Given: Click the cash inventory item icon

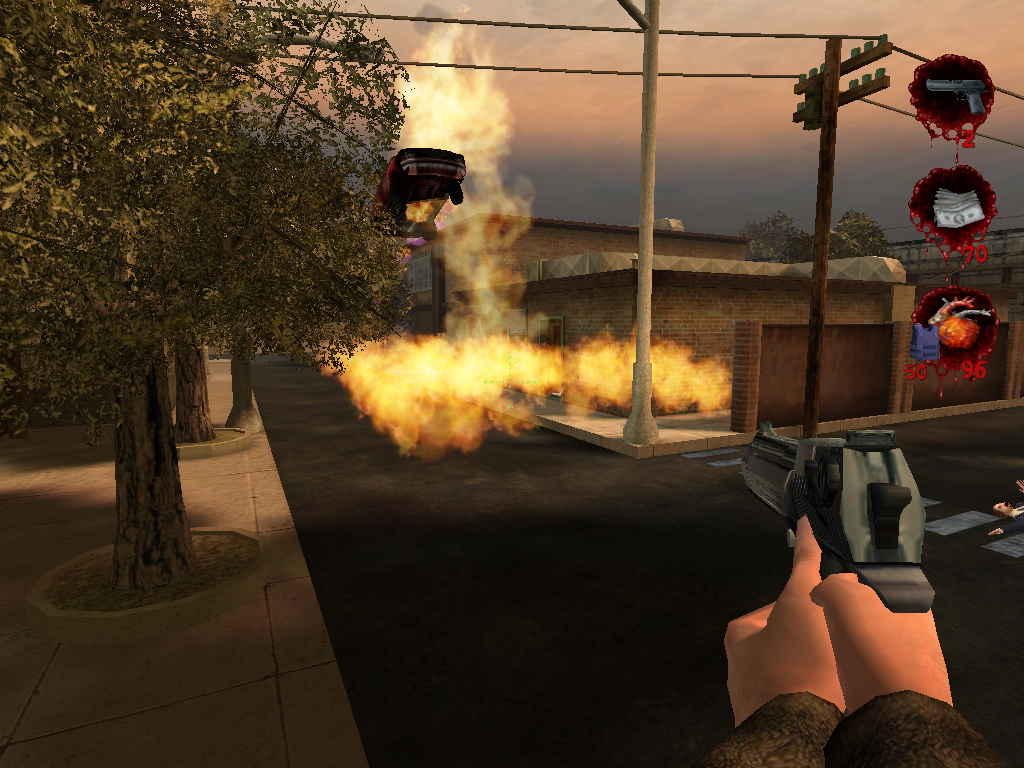Looking at the screenshot, I should click(x=952, y=210).
